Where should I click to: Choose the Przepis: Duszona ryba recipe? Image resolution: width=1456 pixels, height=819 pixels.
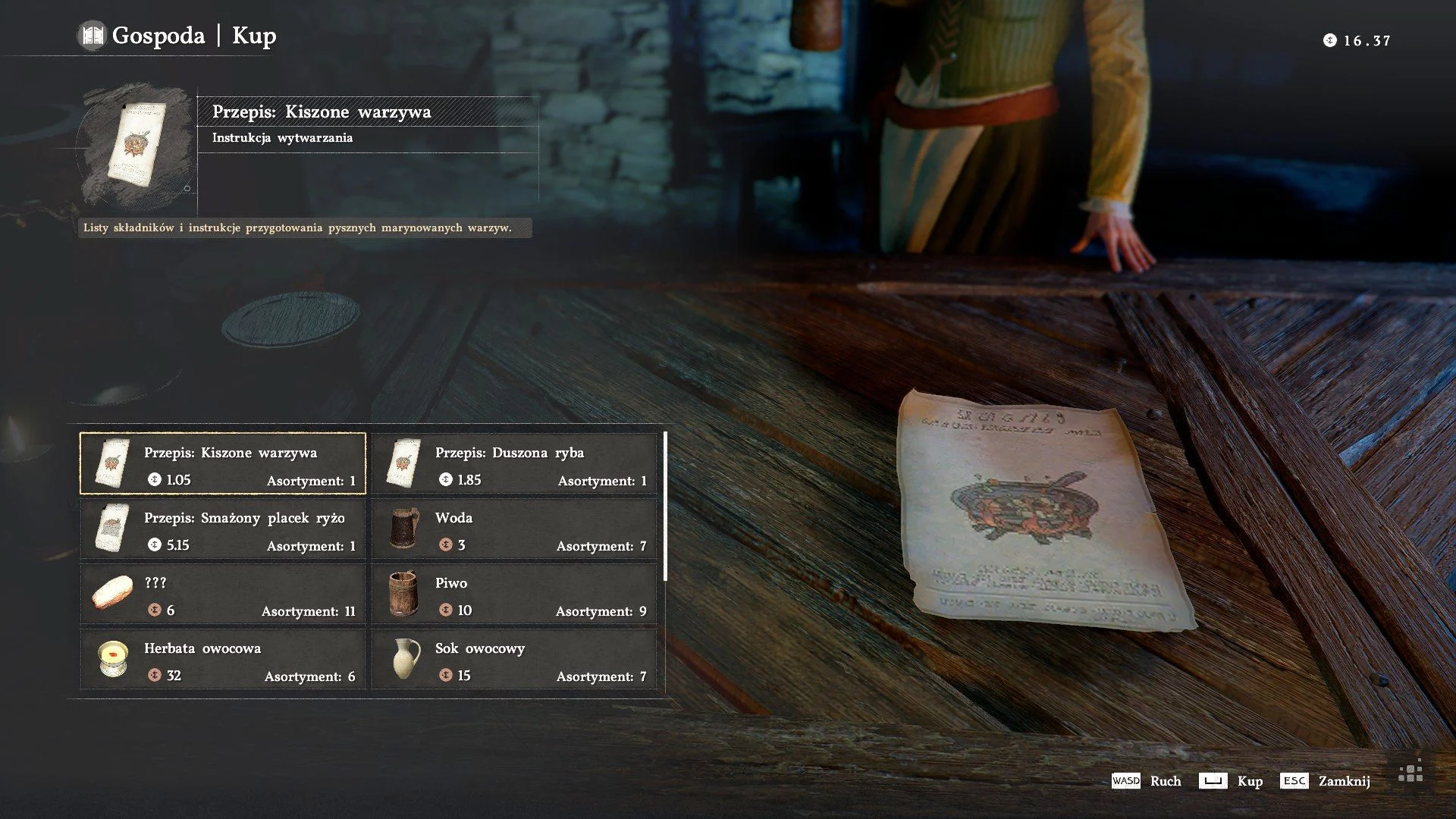pyautogui.click(x=514, y=463)
